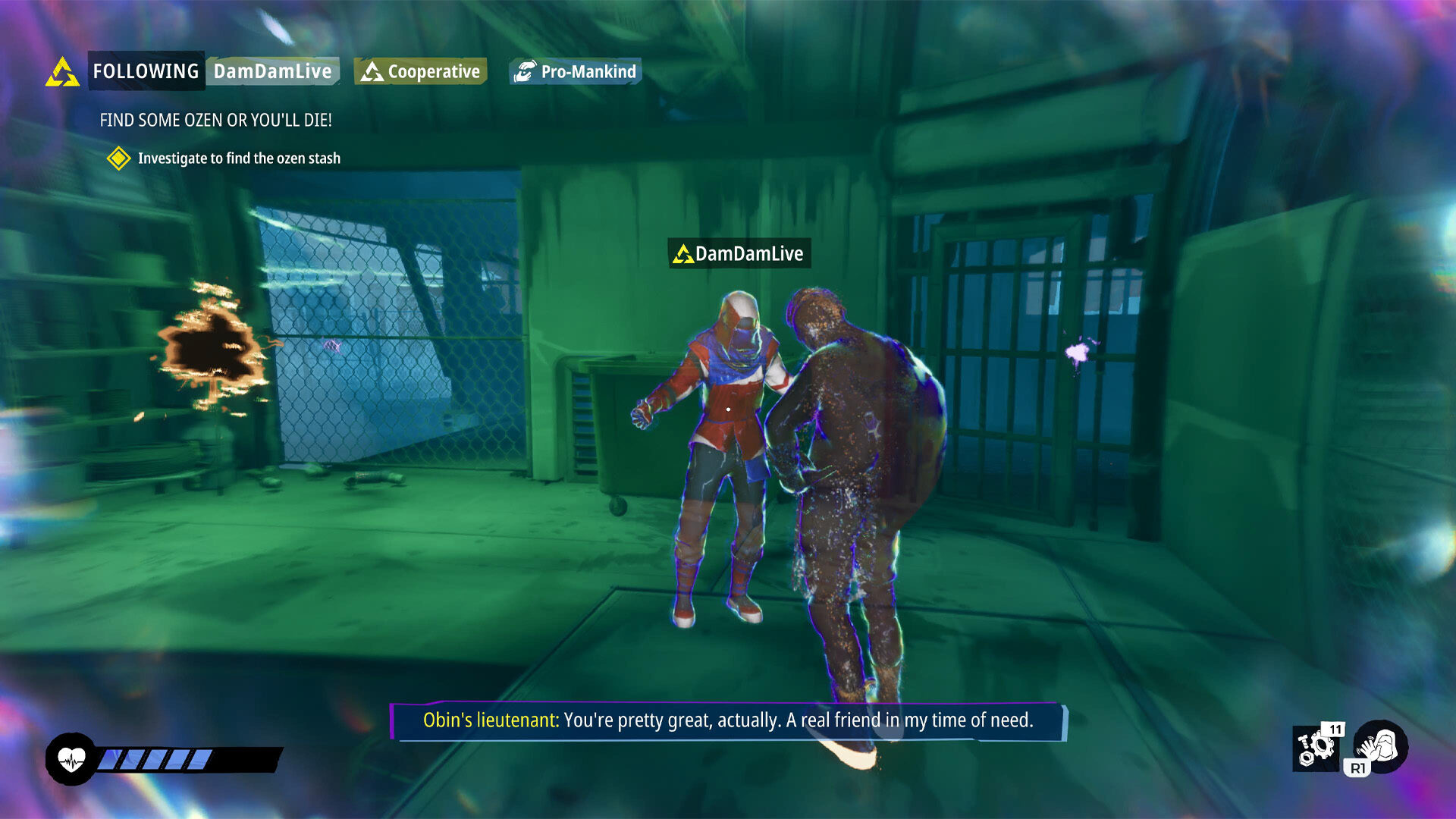Open the Pro-Mankind tag
1456x819 pixels.
point(574,71)
